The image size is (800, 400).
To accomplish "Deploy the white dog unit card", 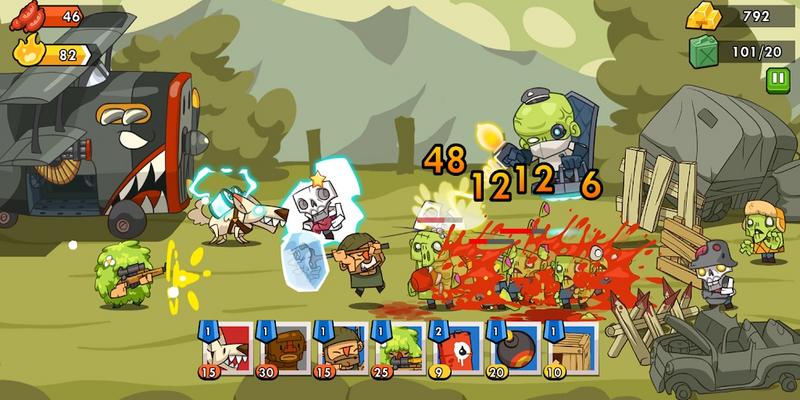I will 226,348.
